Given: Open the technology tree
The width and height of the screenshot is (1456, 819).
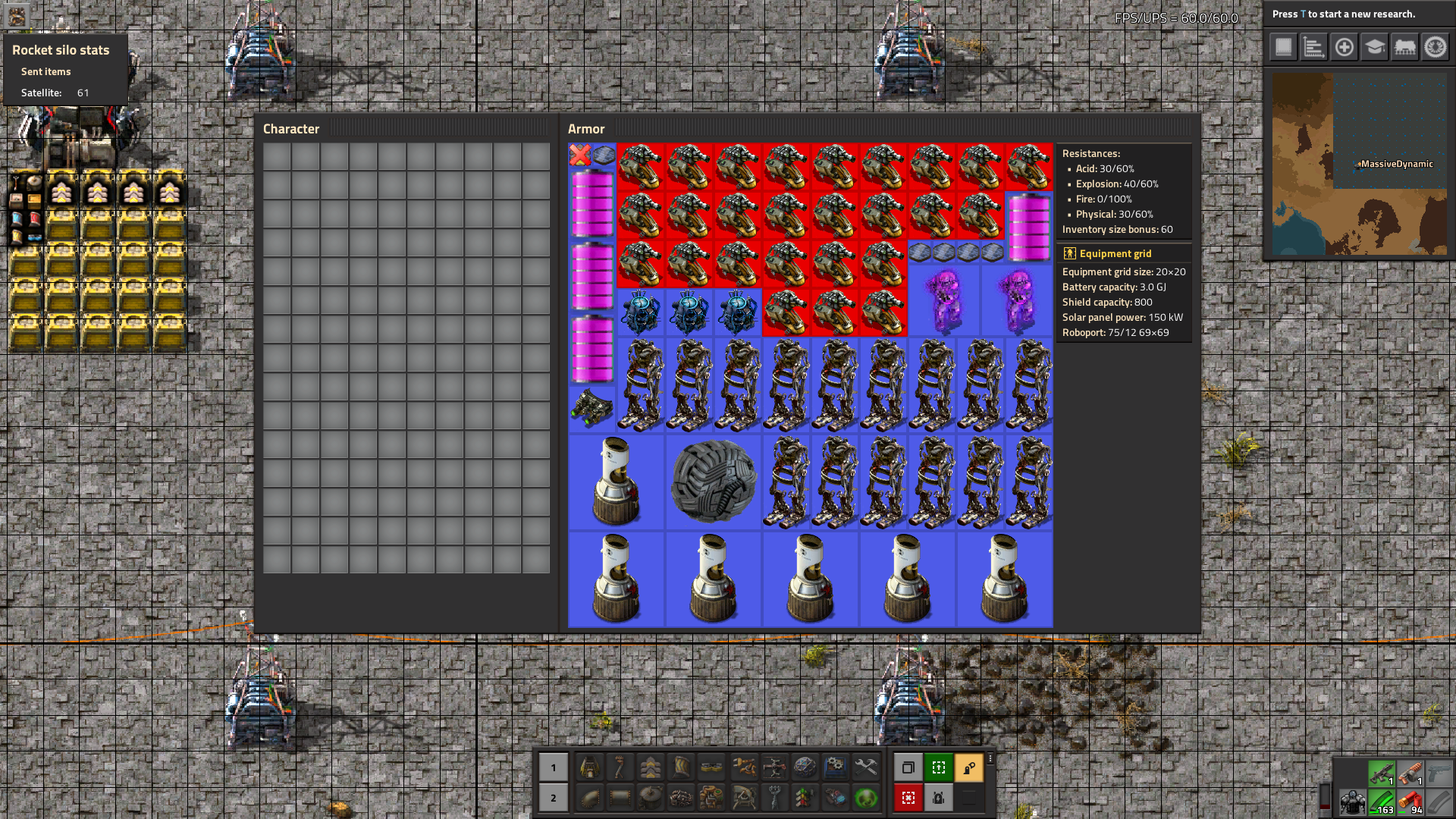Looking at the screenshot, I should (x=1374, y=47).
